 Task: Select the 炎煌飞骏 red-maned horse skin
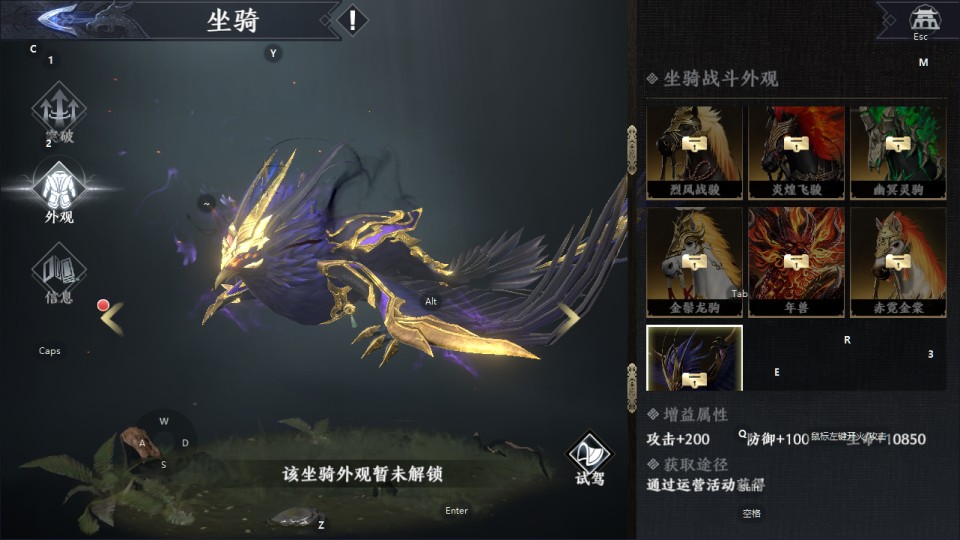coord(796,152)
